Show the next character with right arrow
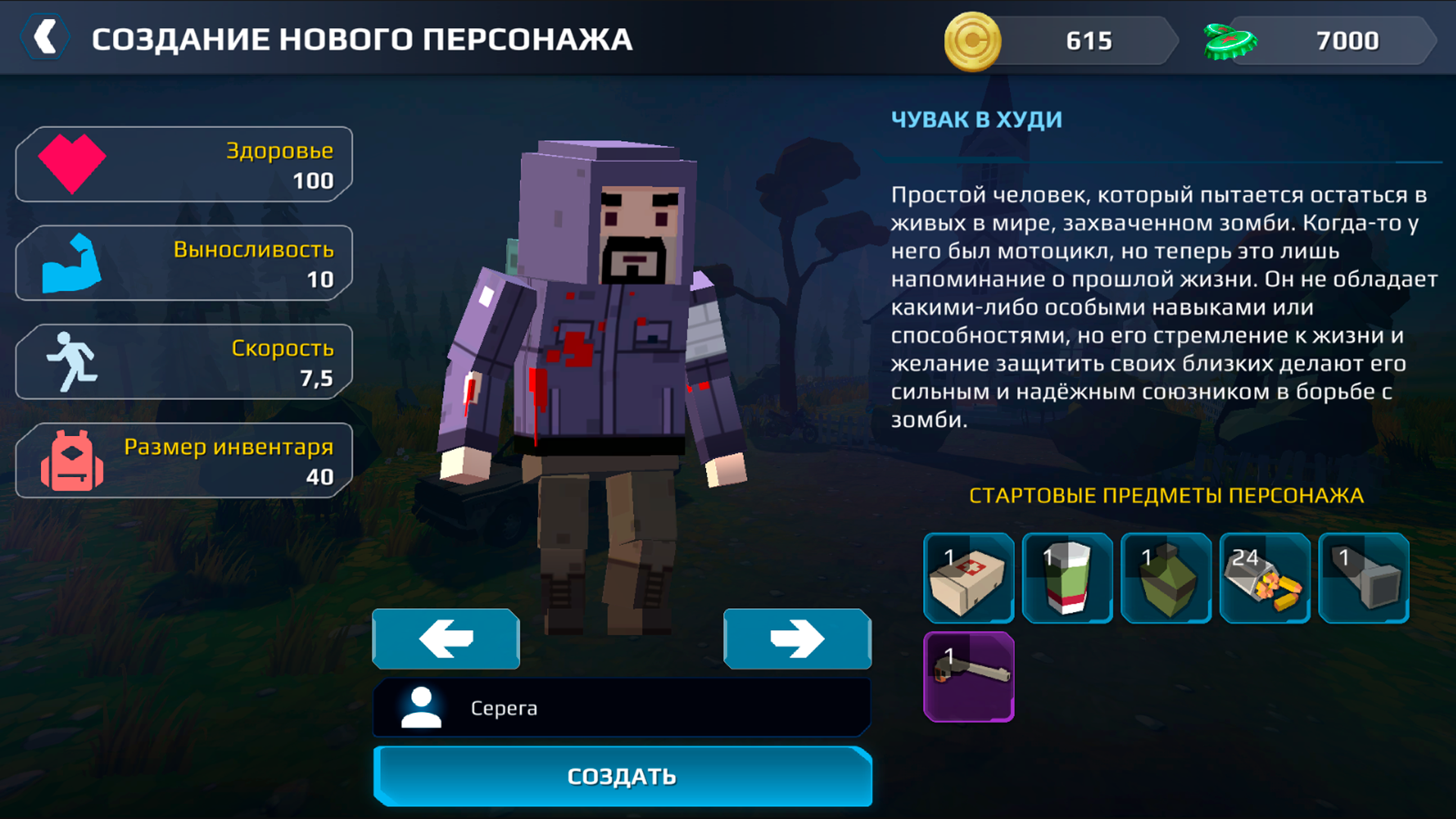Viewport: 1456px width, 819px height. (x=797, y=639)
